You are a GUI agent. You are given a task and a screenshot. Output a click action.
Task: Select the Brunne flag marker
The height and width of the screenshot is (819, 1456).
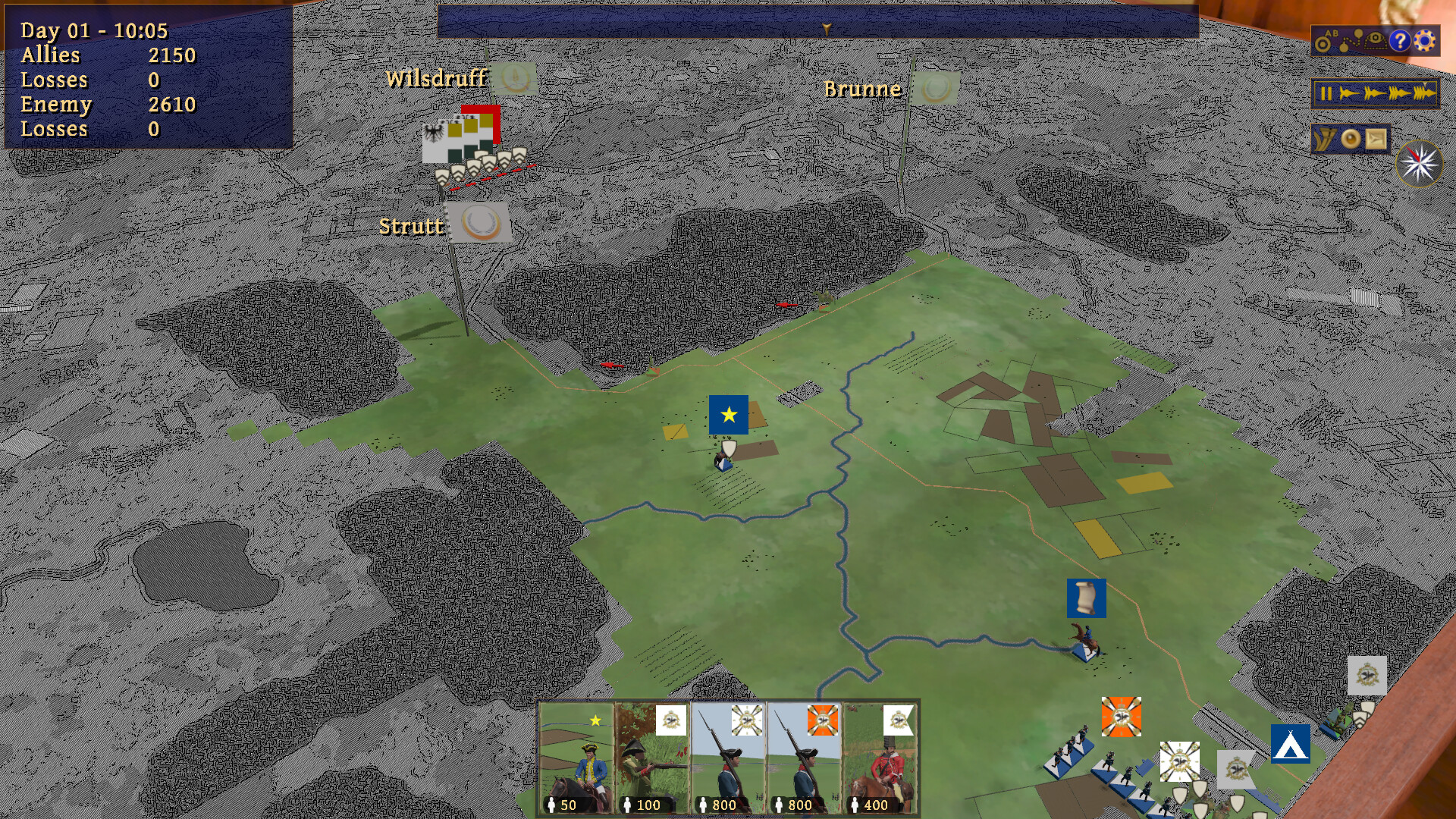(934, 89)
